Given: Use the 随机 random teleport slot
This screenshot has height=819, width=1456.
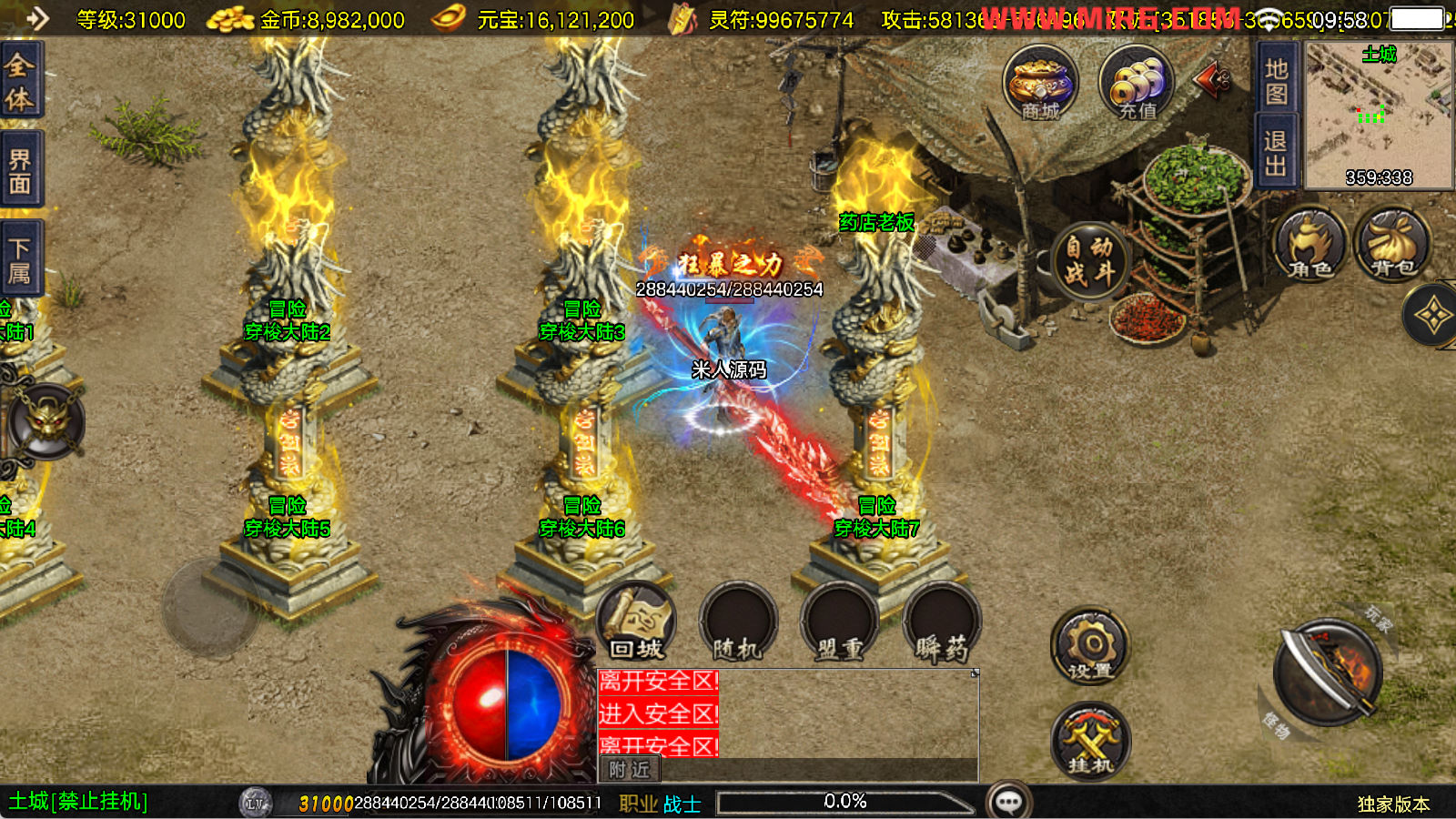Looking at the screenshot, I should coord(738,622).
